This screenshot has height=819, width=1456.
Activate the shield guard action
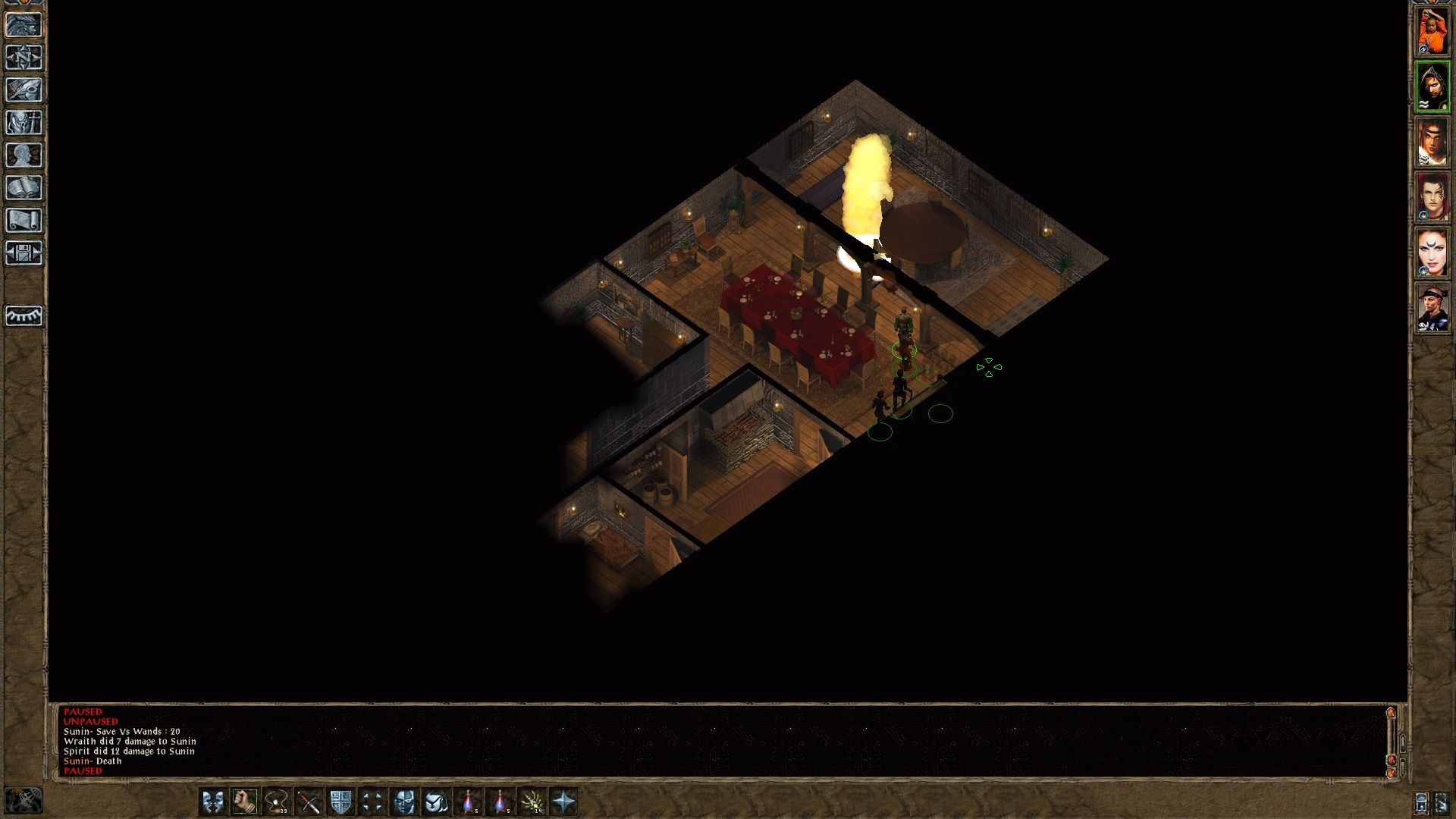(x=340, y=802)
